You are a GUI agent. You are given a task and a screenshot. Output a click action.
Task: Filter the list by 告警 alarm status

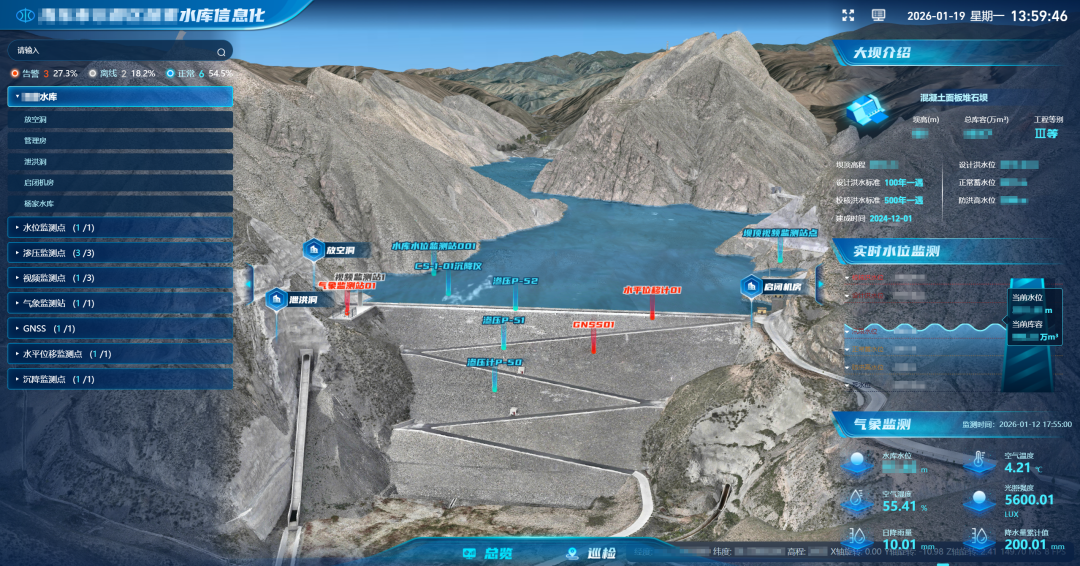35,74
